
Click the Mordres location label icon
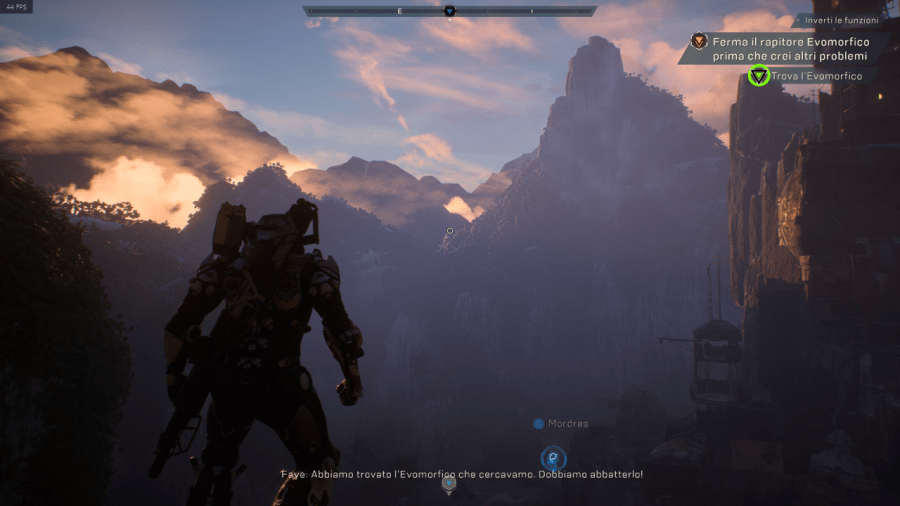[539, 424]
